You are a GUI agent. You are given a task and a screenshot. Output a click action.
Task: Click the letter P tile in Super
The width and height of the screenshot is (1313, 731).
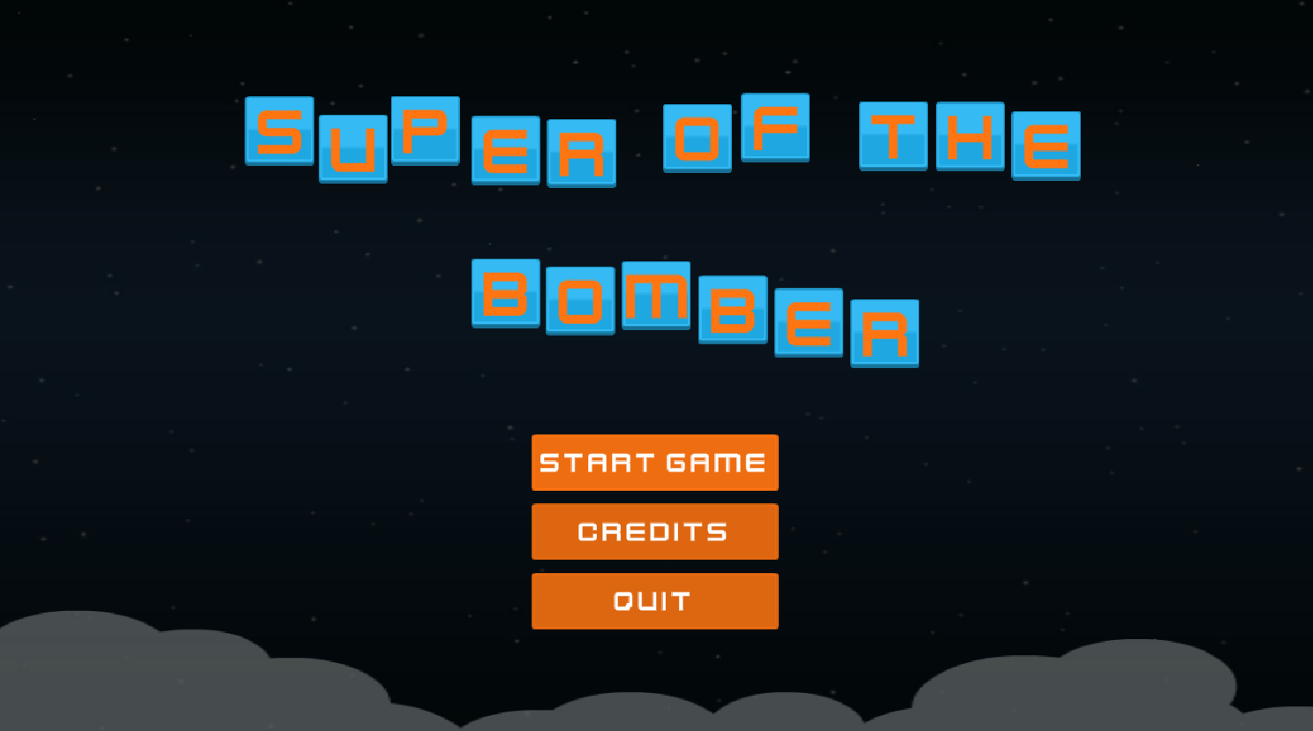pyautogui.click(x=425, y=128)
